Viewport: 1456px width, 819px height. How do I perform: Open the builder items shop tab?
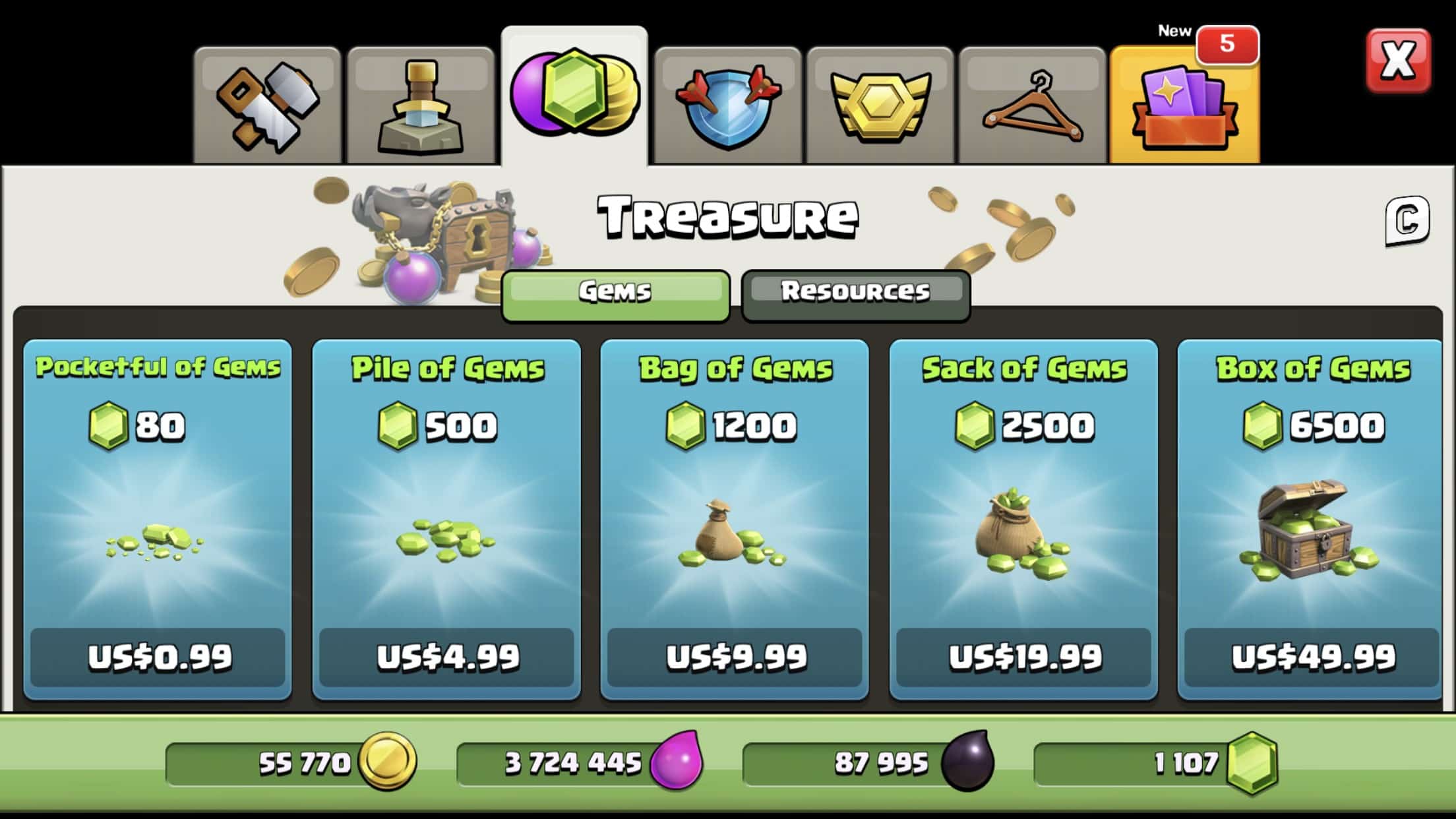pos(269,100)
